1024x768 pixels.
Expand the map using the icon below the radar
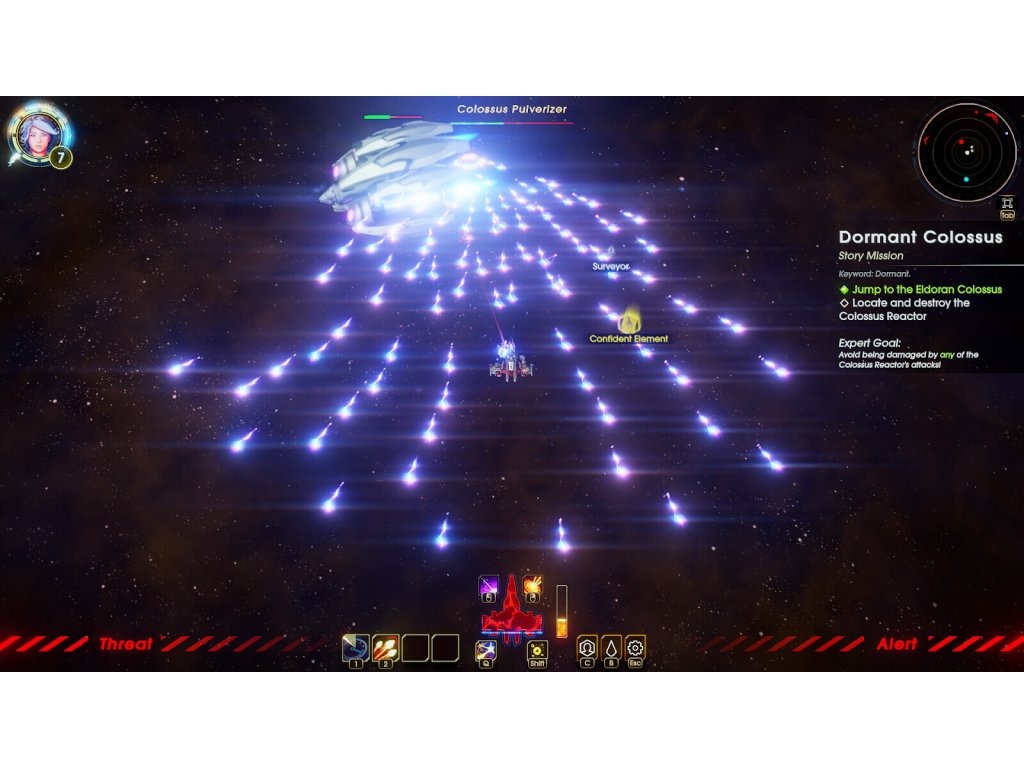1006,203
